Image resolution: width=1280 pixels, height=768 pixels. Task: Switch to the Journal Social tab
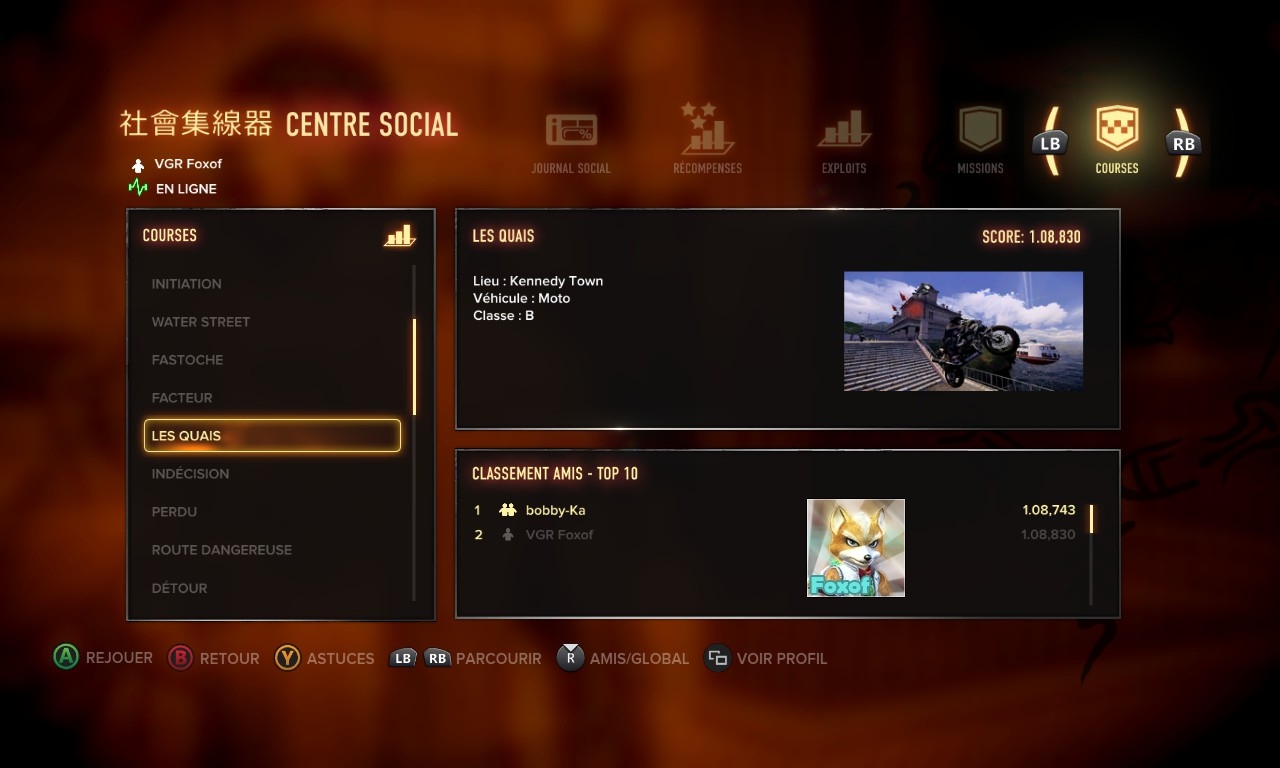571,145
